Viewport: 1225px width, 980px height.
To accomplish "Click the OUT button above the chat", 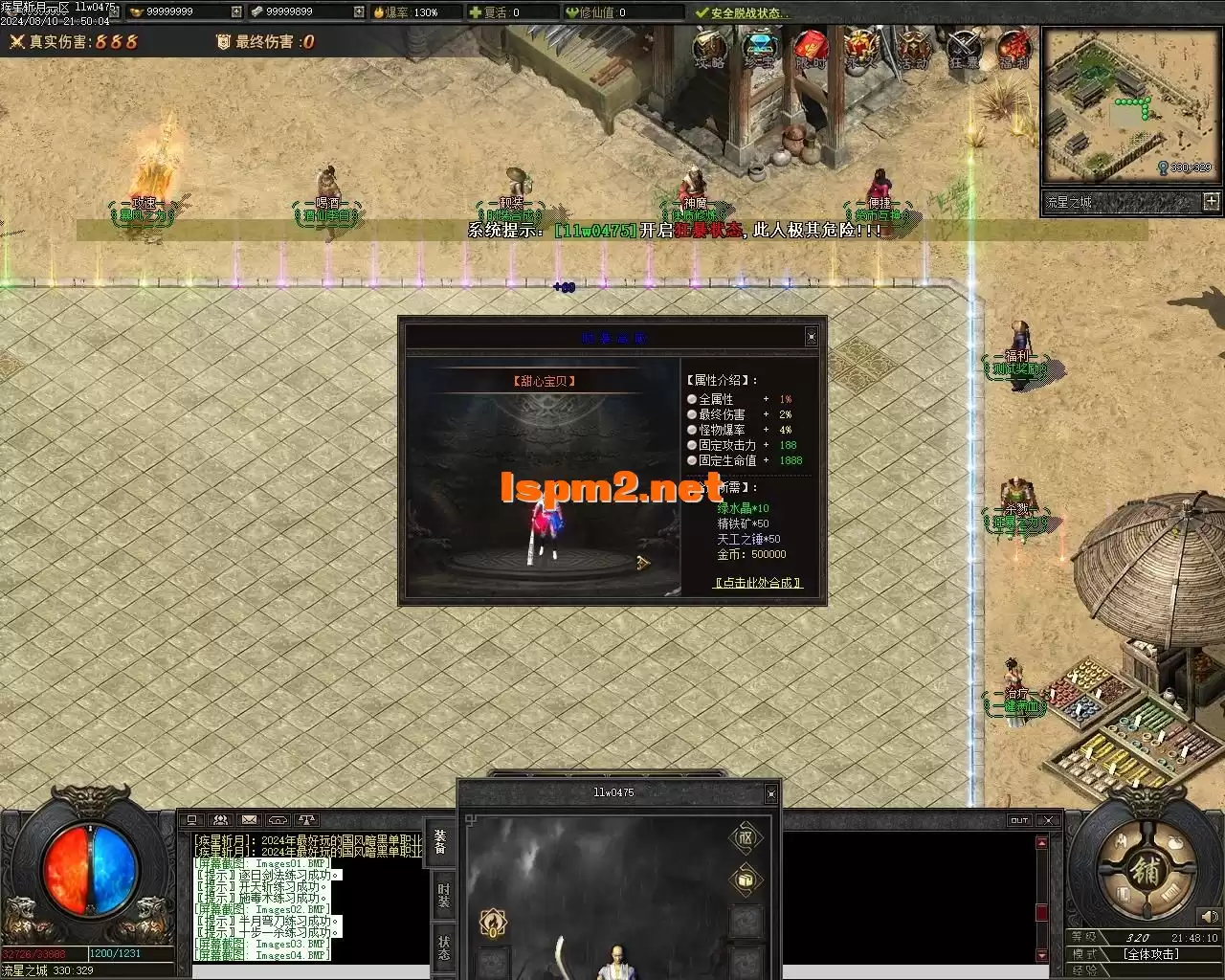I will click(1019, 820).
